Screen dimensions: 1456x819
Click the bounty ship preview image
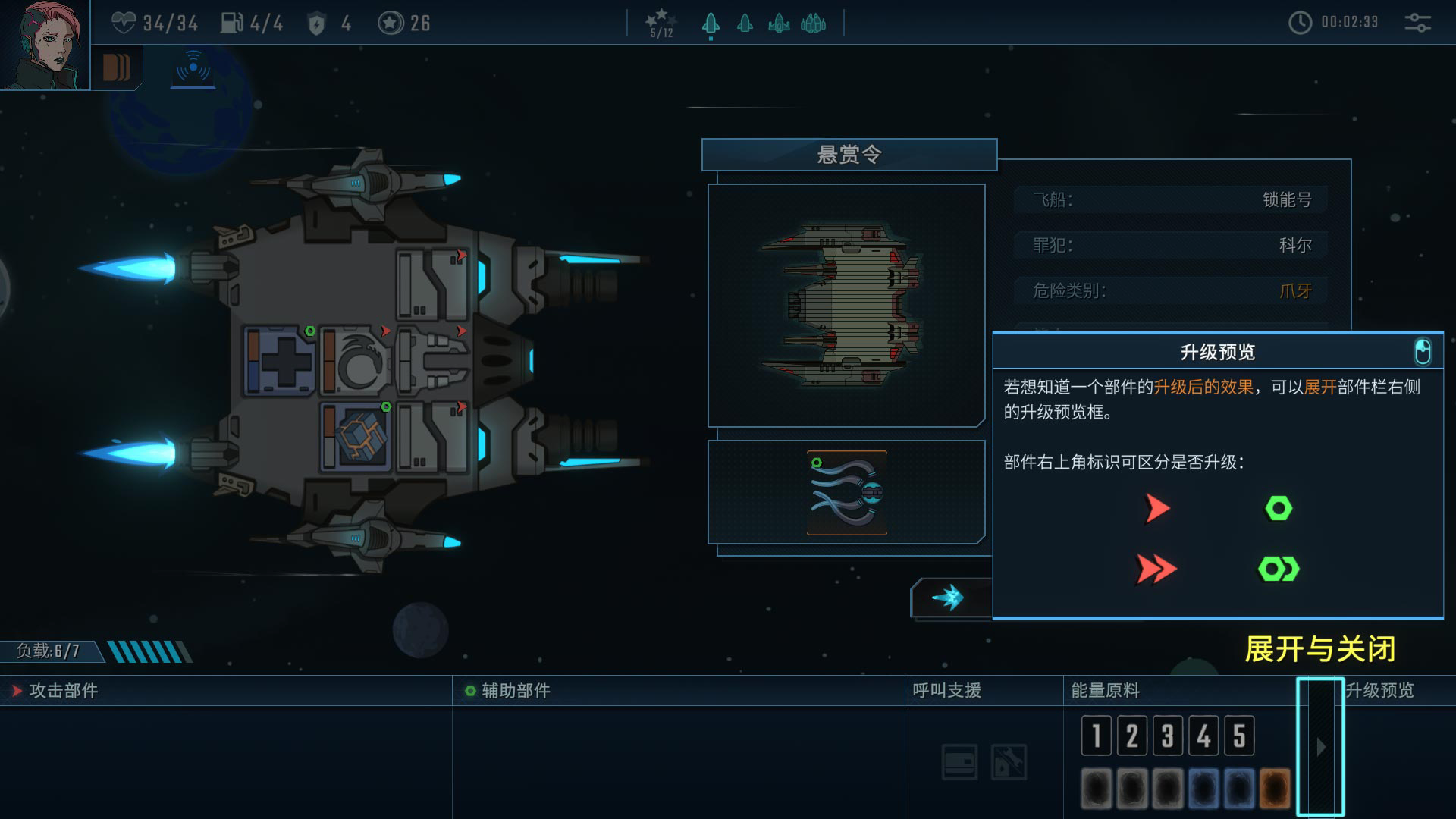pos(846,305)
